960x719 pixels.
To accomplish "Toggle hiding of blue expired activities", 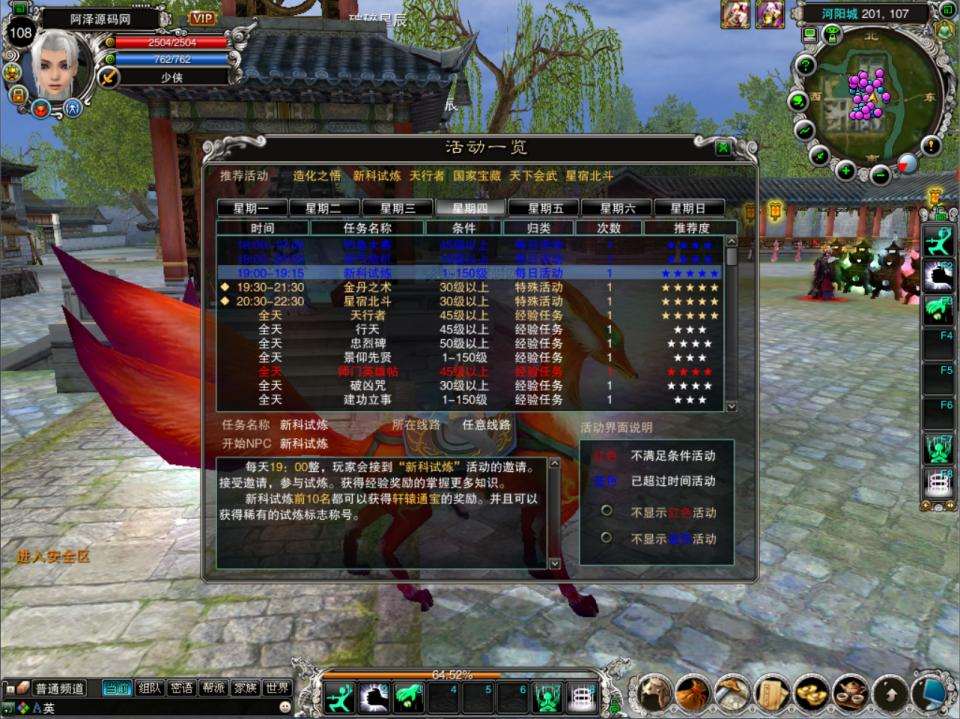I will 607,538.
